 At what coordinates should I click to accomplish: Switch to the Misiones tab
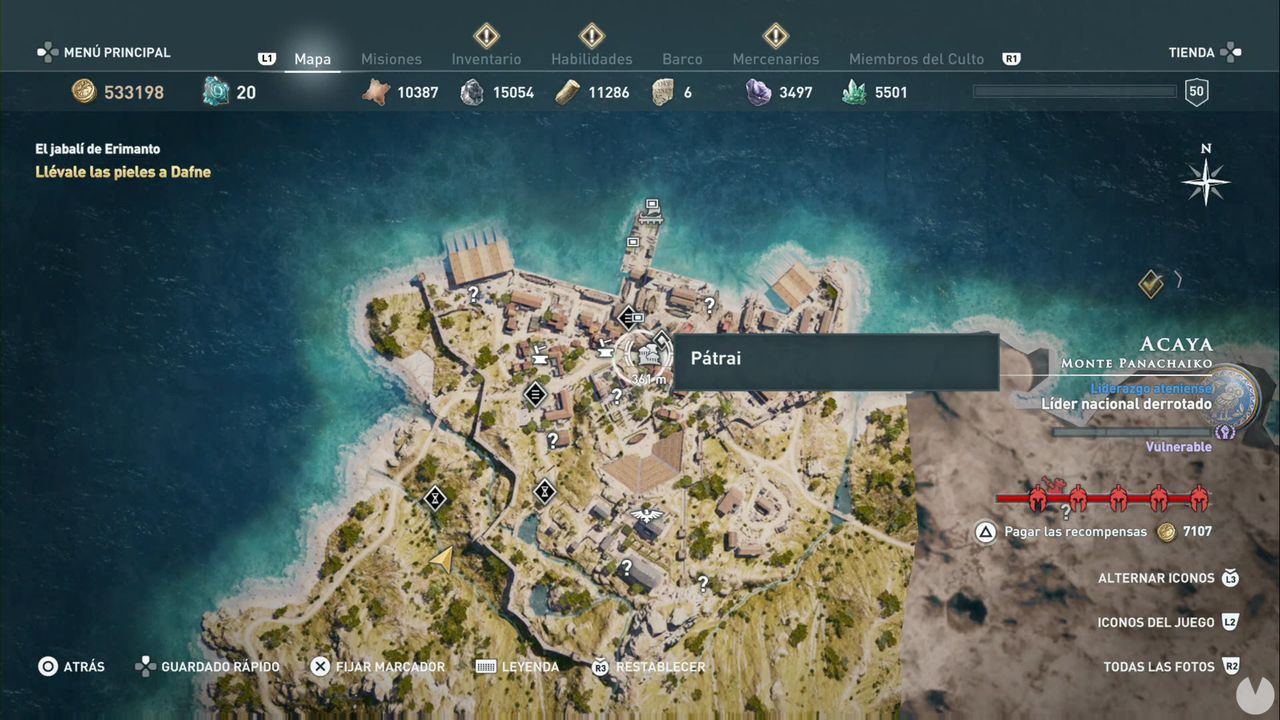[x=391, y=59]
